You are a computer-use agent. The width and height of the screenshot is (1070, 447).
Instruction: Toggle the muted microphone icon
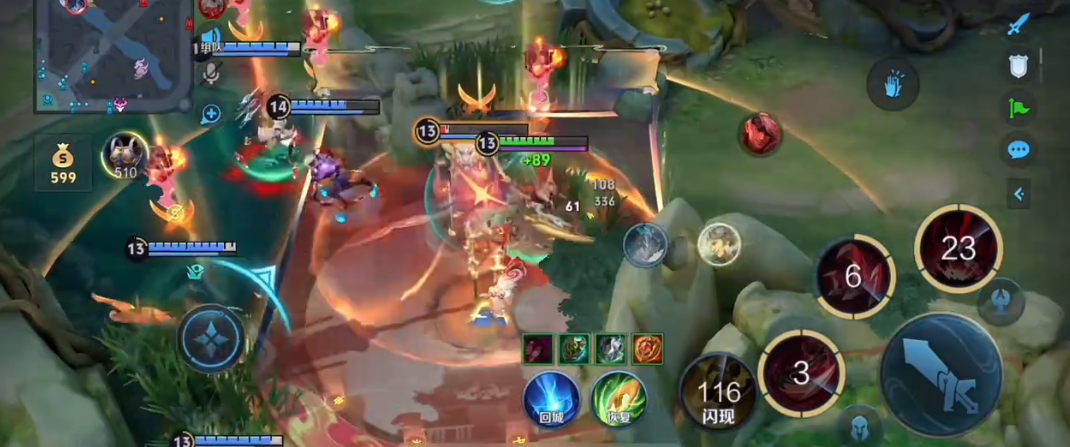[211, 73]
